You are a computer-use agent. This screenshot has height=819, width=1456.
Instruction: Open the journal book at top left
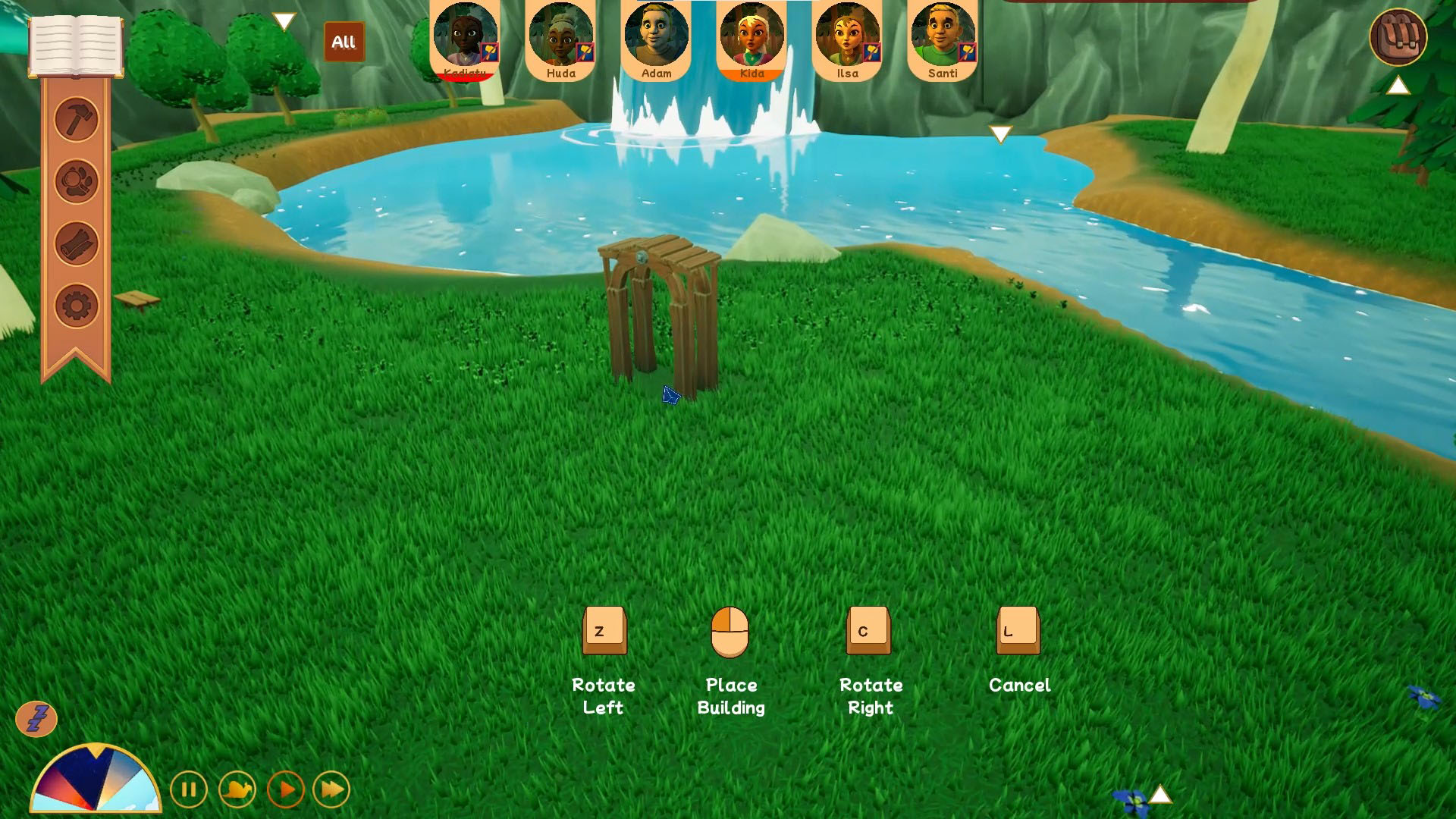76,45
